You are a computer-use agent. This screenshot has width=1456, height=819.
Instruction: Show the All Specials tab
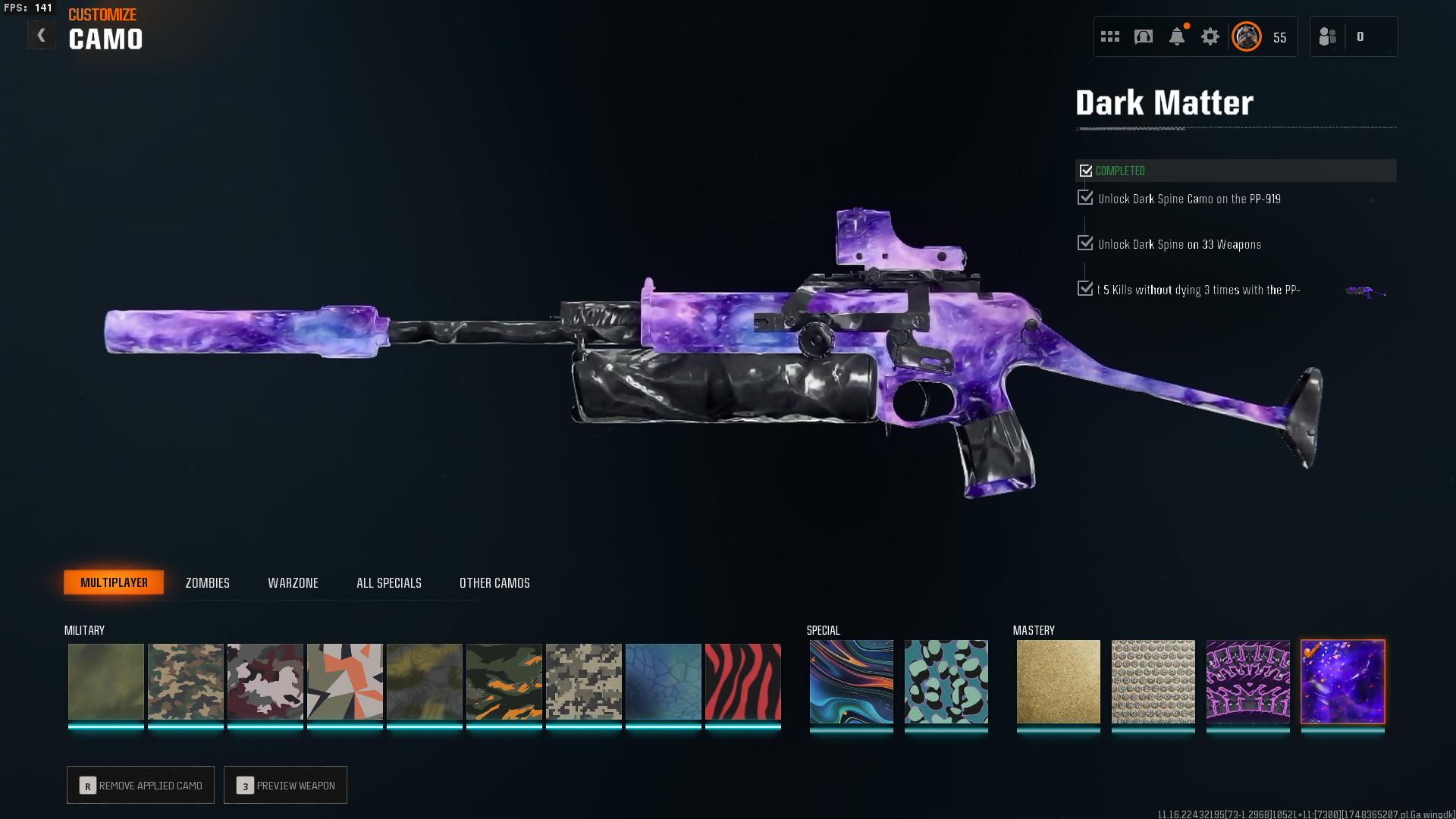click(x=388, y=582)
